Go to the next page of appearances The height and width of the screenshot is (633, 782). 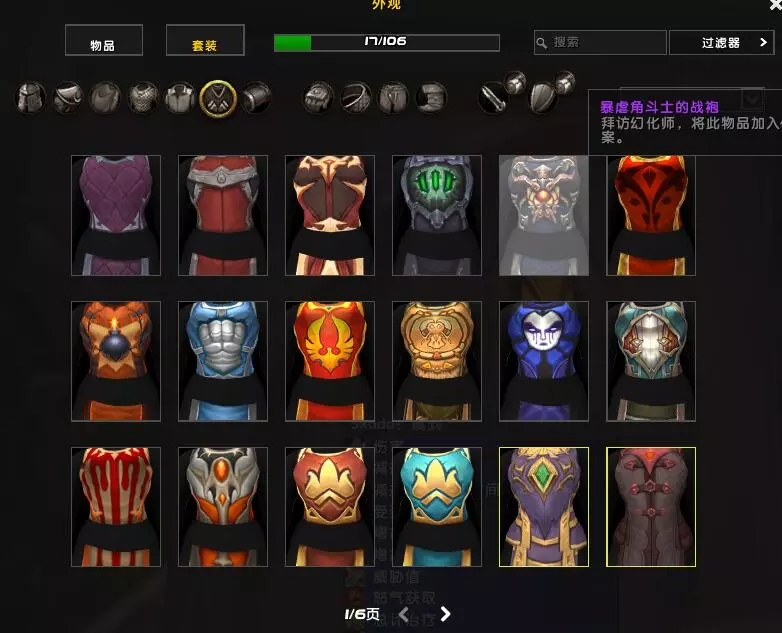[446, 614]
